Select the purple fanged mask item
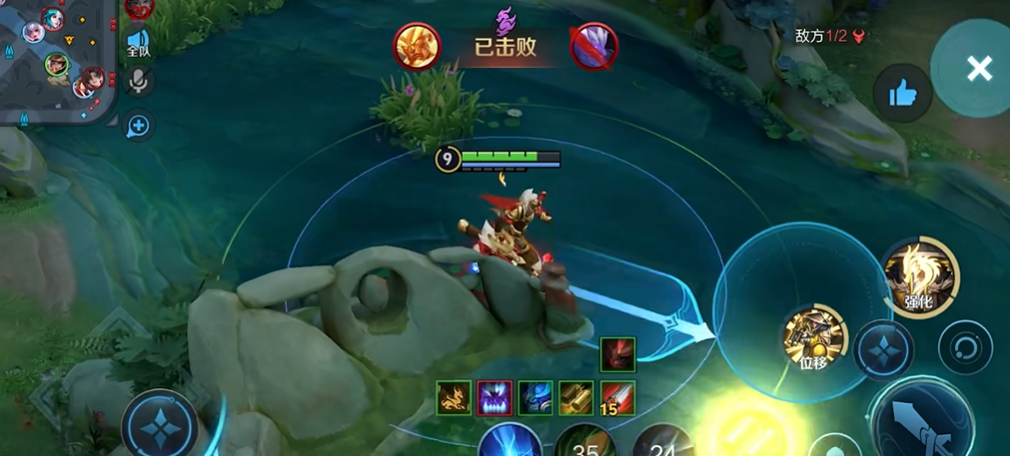1010x456 pixels. [x=495, y=398]
